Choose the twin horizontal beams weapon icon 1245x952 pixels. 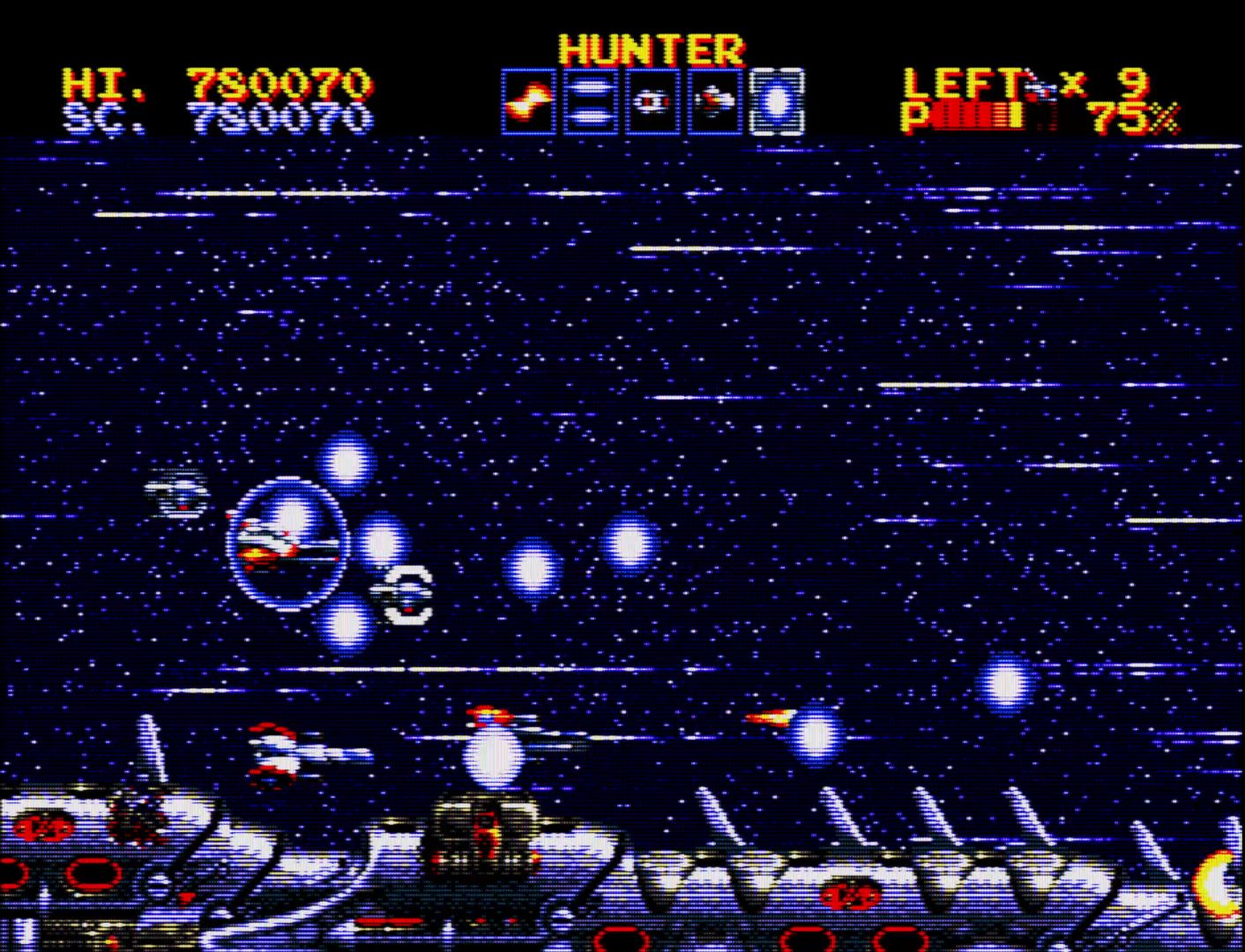tap(590, 101)
